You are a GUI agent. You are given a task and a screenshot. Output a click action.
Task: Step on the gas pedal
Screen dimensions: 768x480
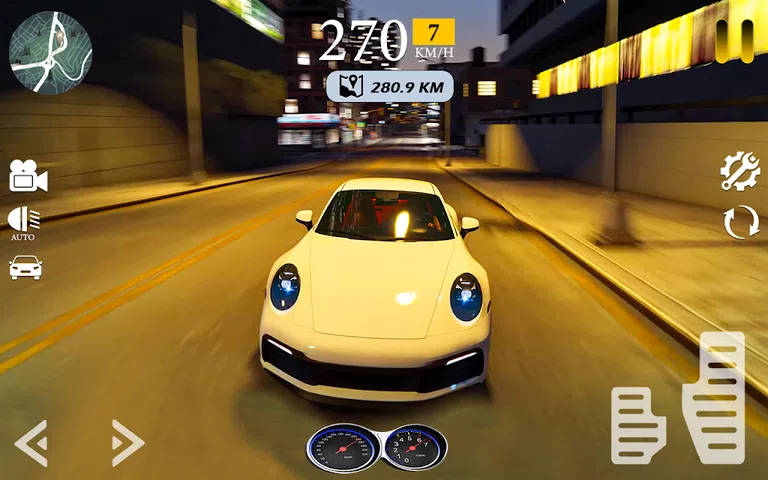pos(714,396)
